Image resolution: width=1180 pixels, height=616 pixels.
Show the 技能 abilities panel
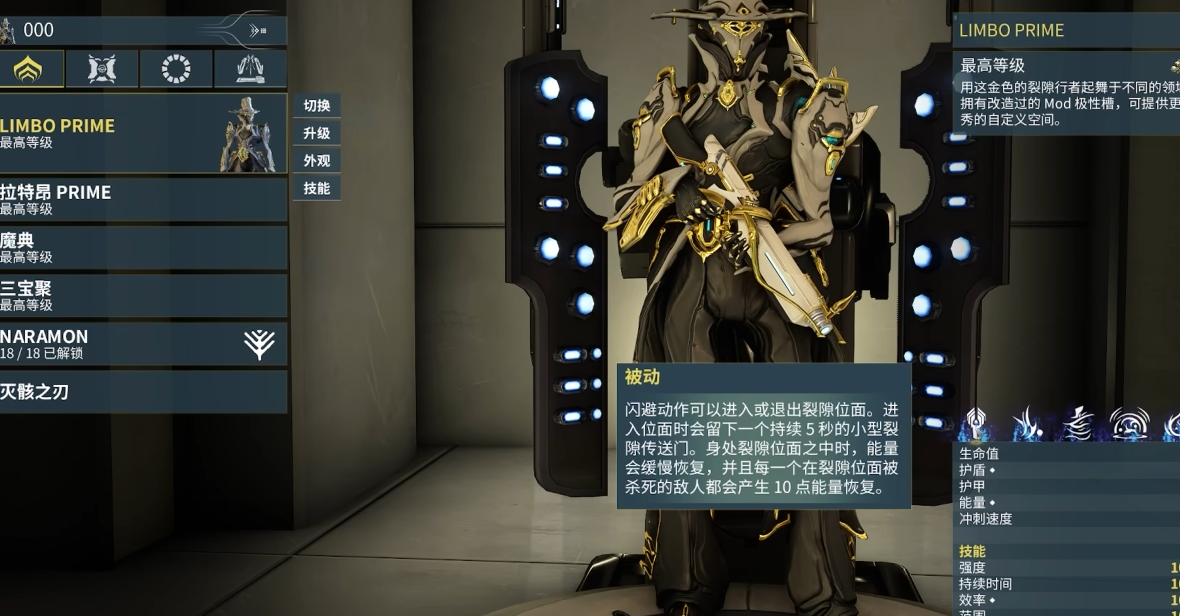[x=316, y=188]
